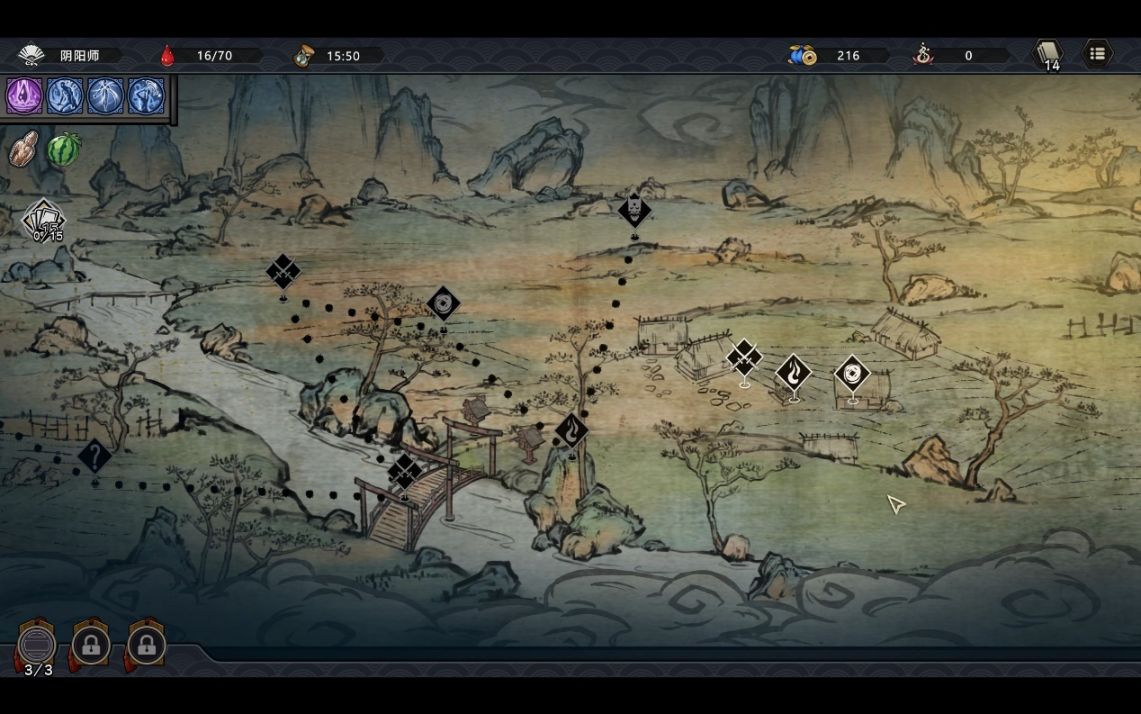The image size is (1141, 714).
Task: Click the Onmyoji fan character icon
Action: coord(32,55)
